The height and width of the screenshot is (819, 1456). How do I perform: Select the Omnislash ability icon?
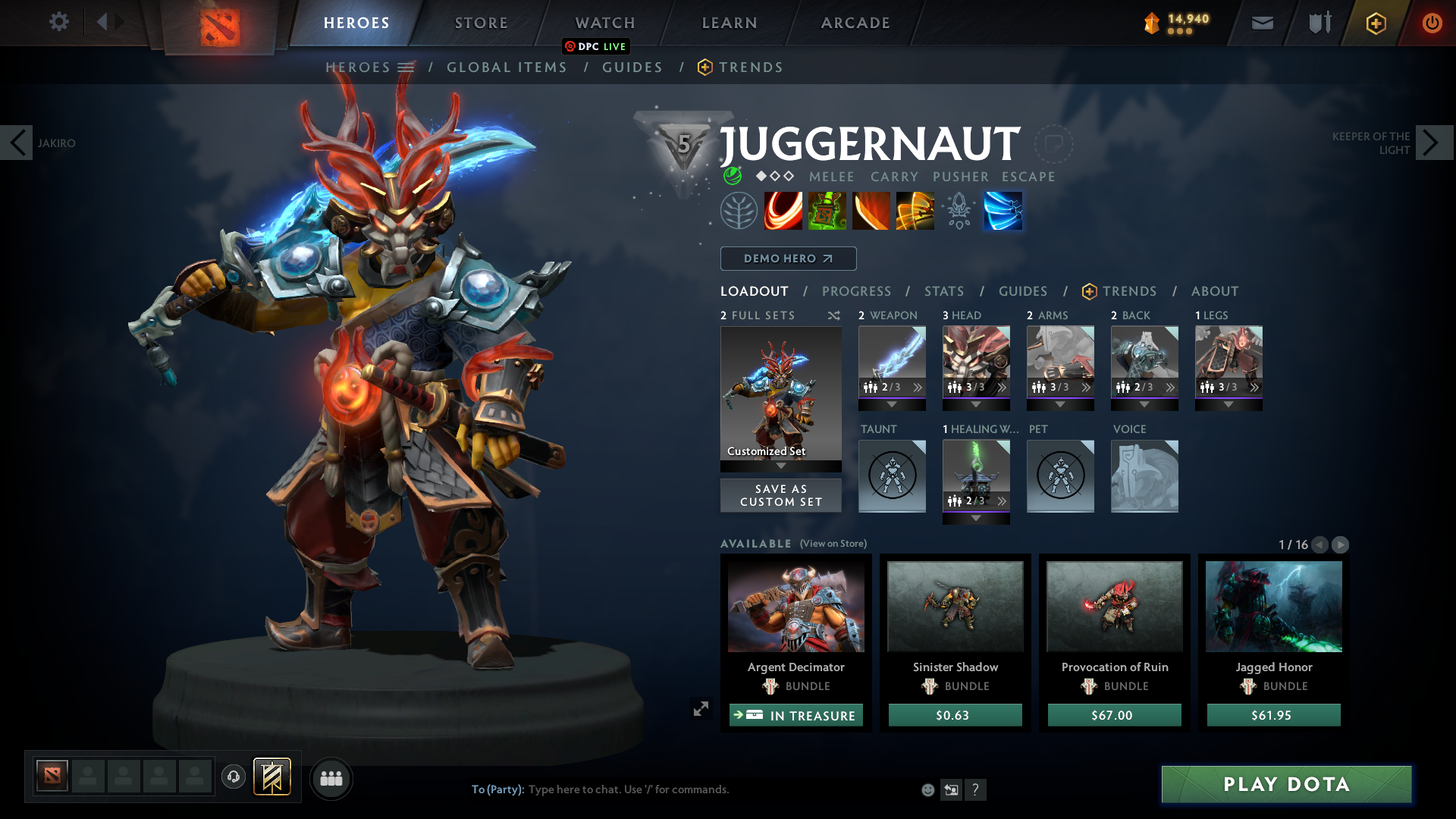(1003, 211)
